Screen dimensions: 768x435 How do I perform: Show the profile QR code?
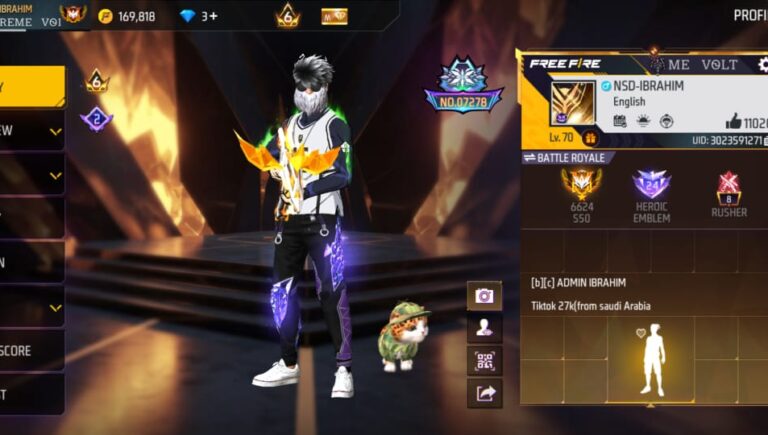coord(484,360)
